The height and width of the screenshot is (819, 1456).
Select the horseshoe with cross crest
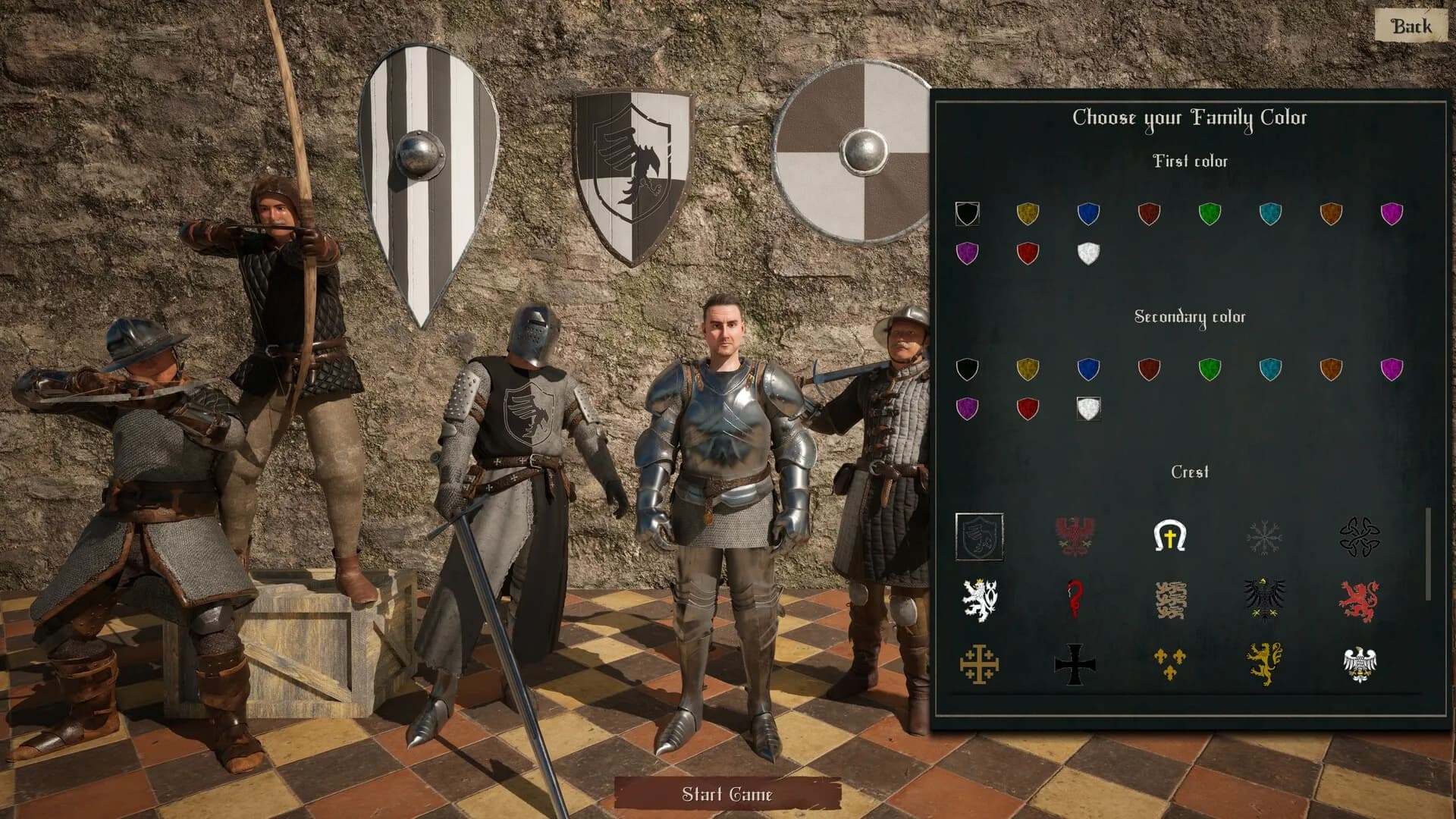(x=1169, y=537)
